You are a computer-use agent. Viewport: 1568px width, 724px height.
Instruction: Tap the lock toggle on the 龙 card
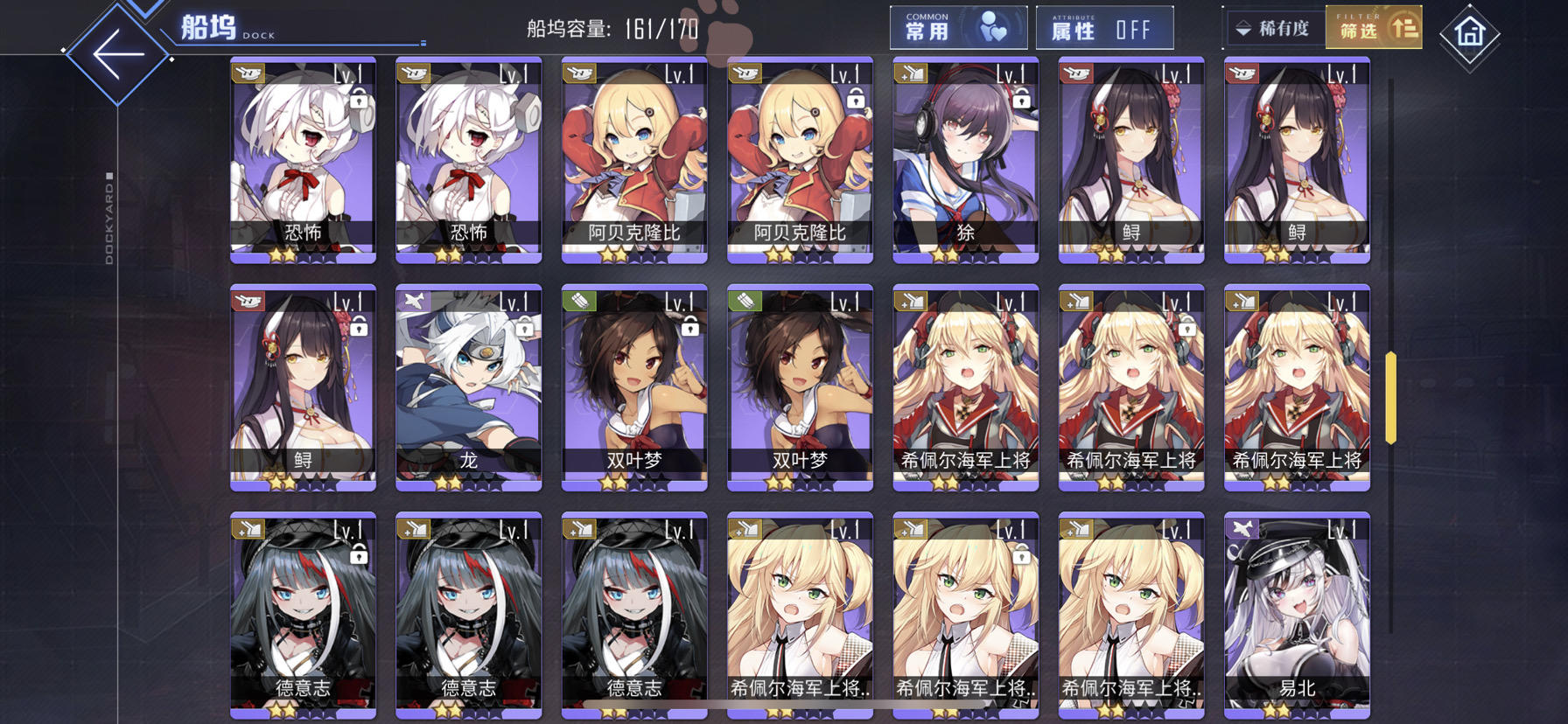coord(522,328)
